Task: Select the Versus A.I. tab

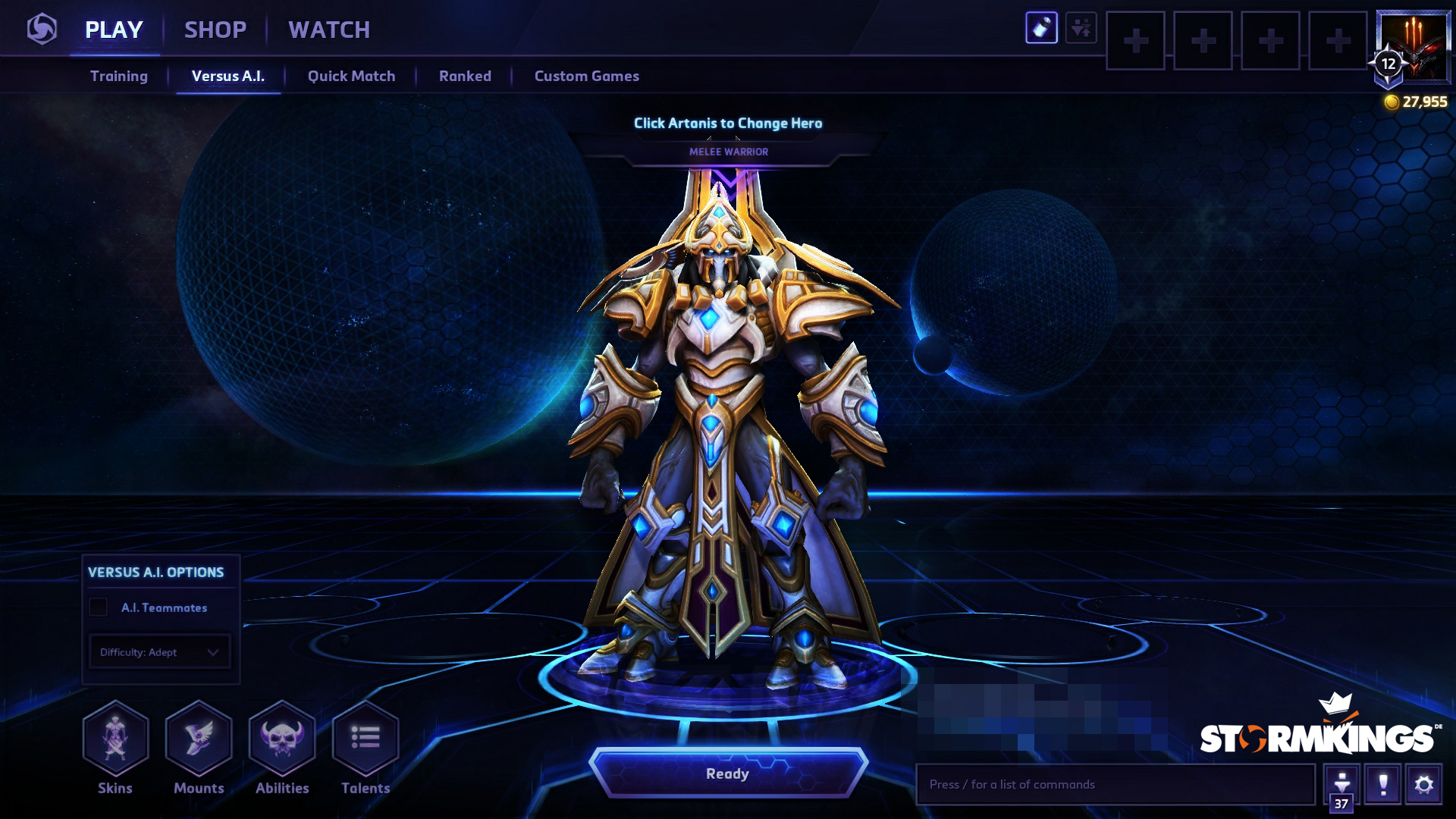Action: tap(227, 76)
